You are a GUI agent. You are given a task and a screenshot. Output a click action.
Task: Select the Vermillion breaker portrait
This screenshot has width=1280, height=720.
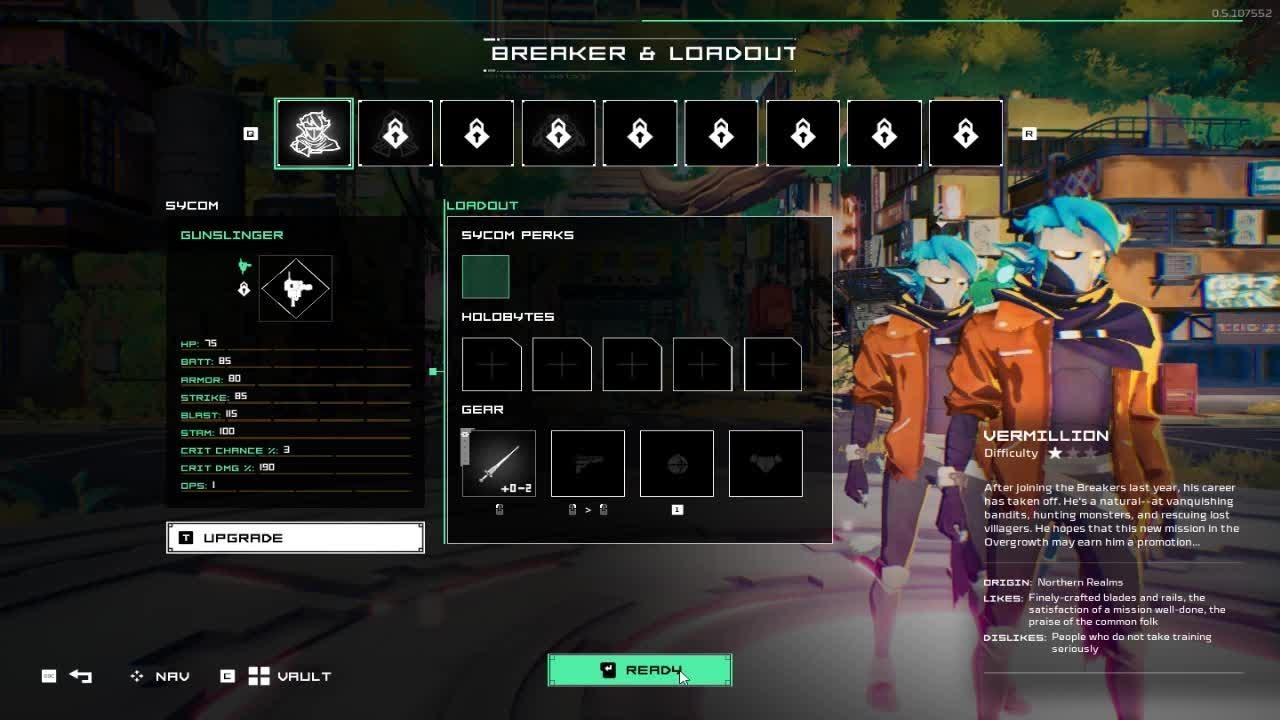314,134
